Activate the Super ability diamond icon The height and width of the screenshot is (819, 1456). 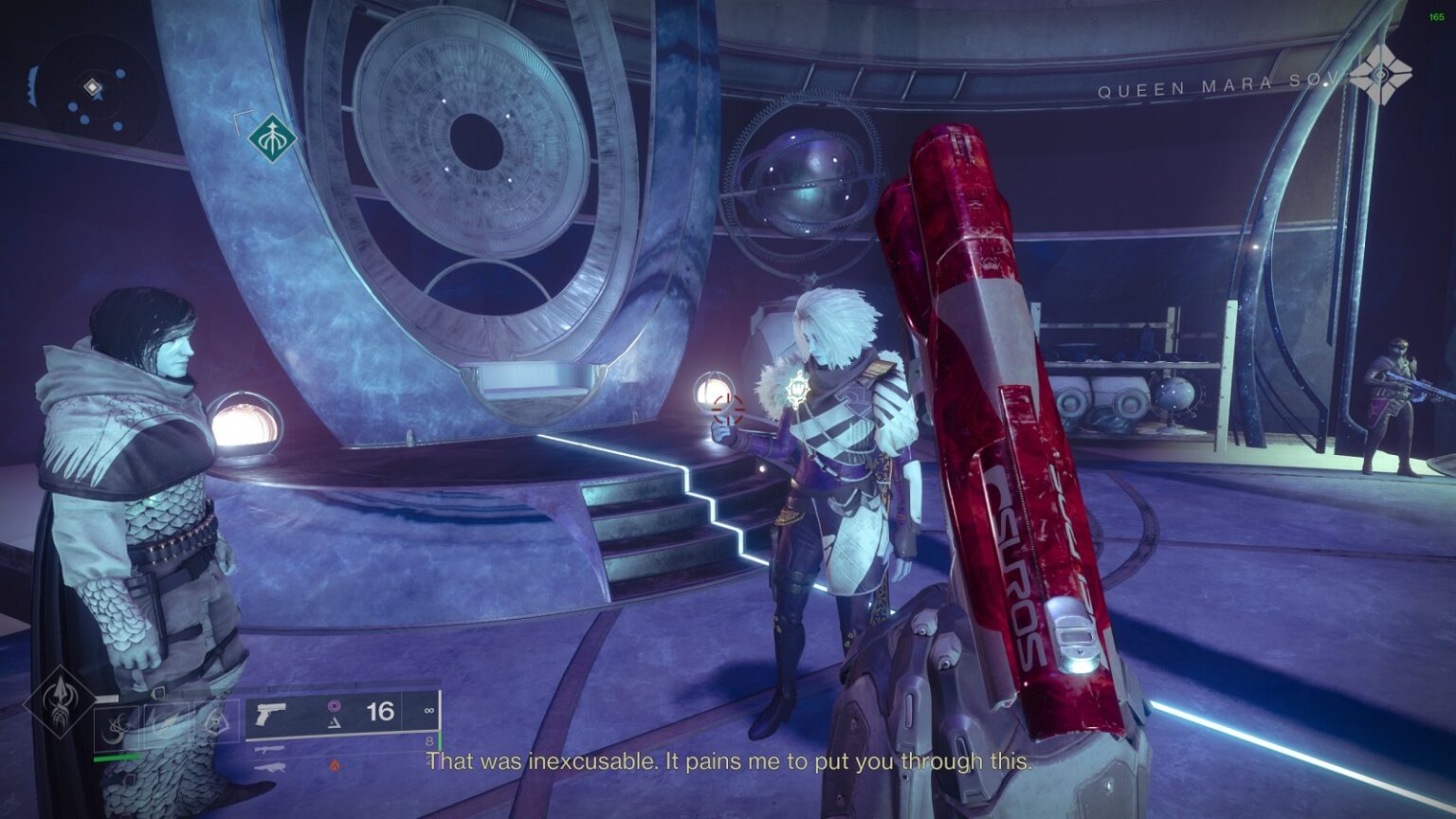click(x=60, y=702)
